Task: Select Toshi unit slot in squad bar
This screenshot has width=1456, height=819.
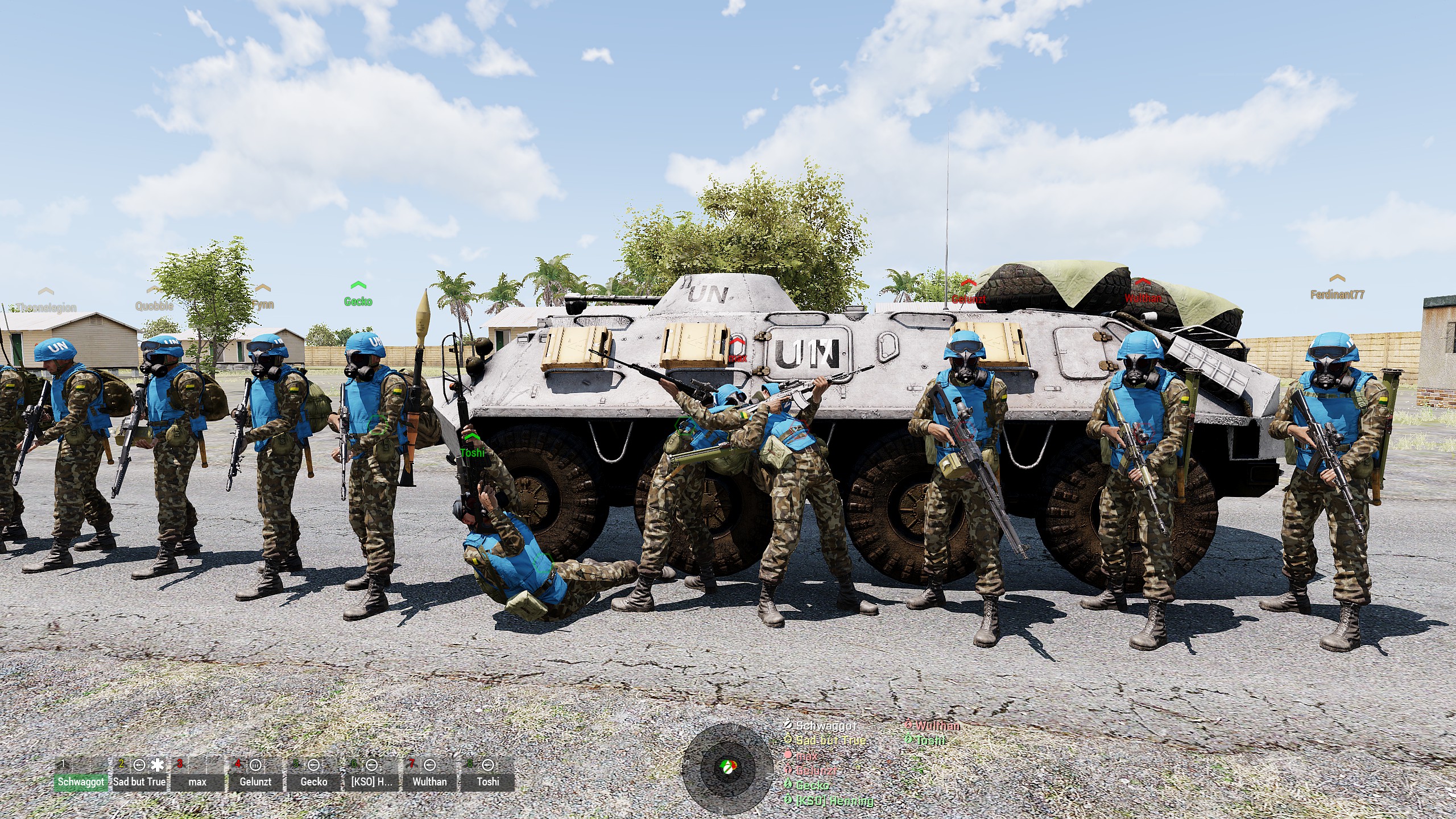Action: click(487, 781)
